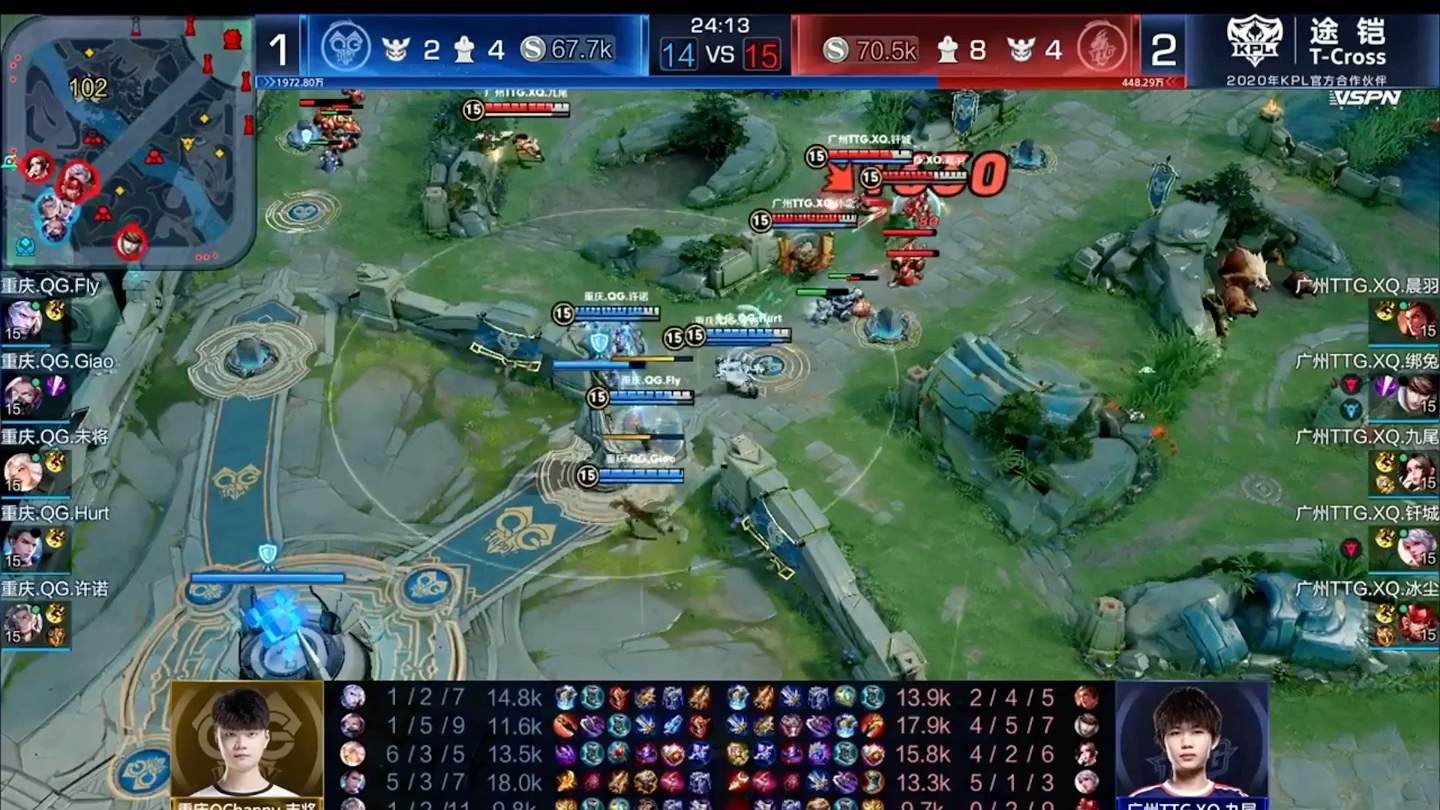The image size is (1440, 810).
Task: Click the blue QG team logo
Action: pos(346,46)
